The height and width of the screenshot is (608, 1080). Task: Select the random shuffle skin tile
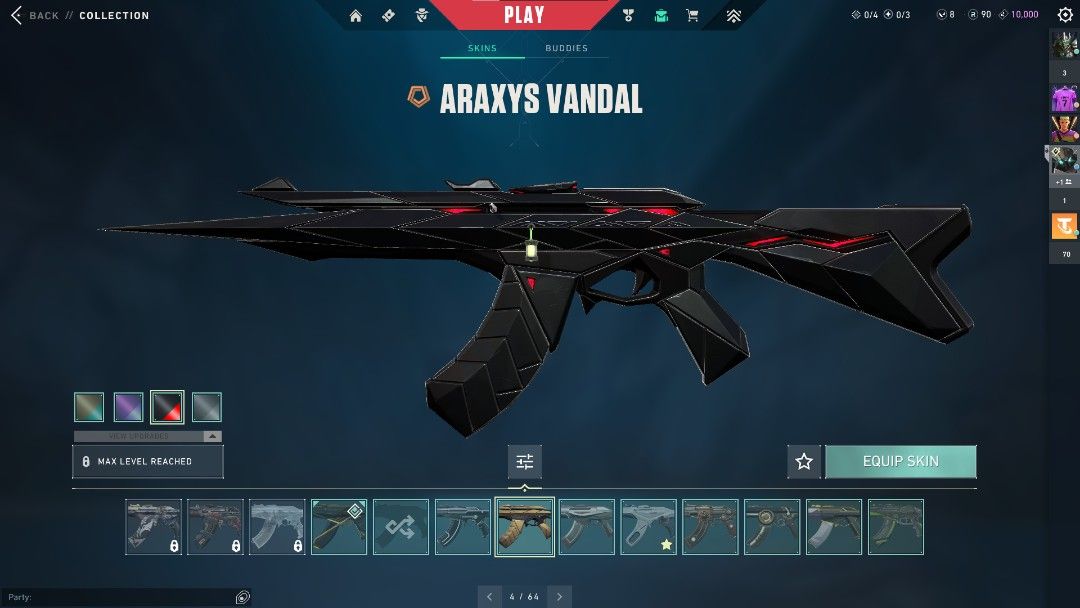[x=401, y=527]
